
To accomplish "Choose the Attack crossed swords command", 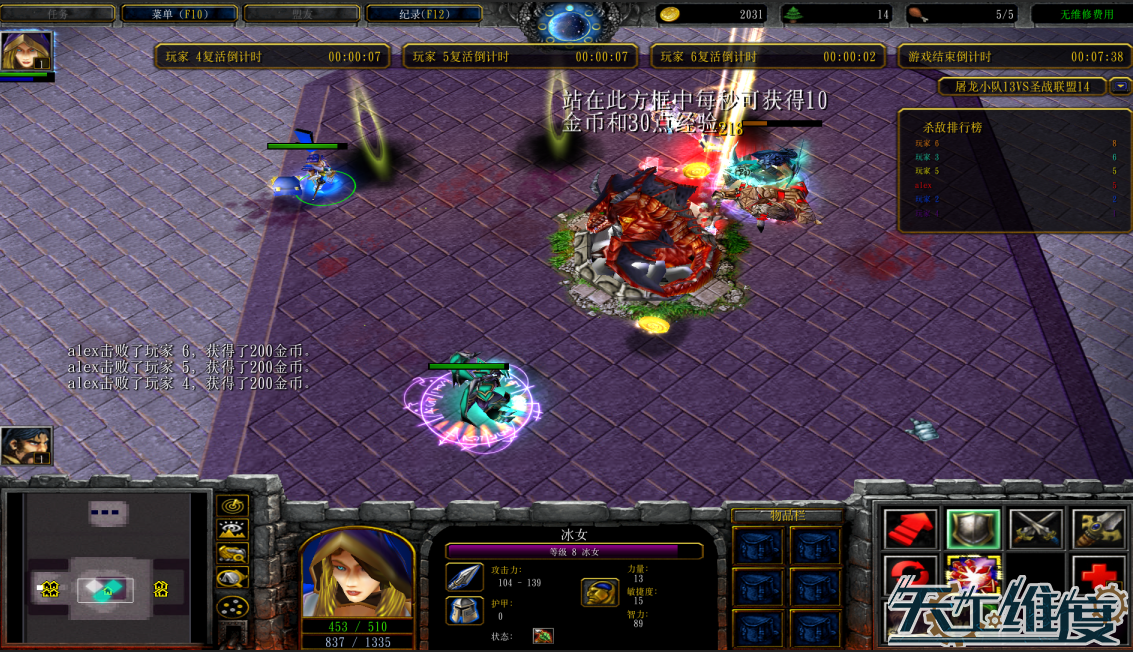I will (1035, 528).
